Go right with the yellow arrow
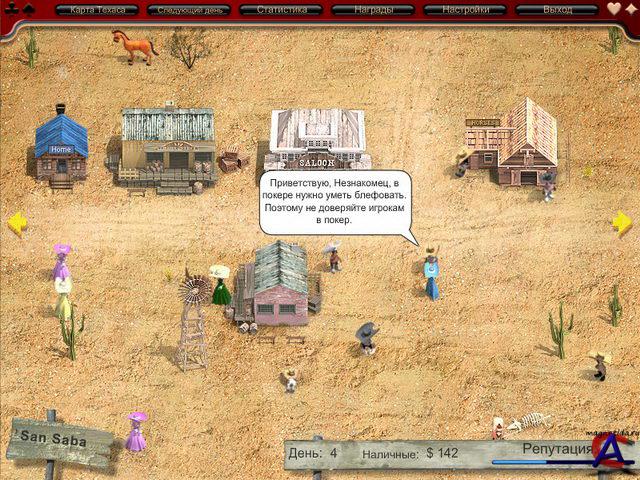Screen dimensions: 640x480 [622, 222]
